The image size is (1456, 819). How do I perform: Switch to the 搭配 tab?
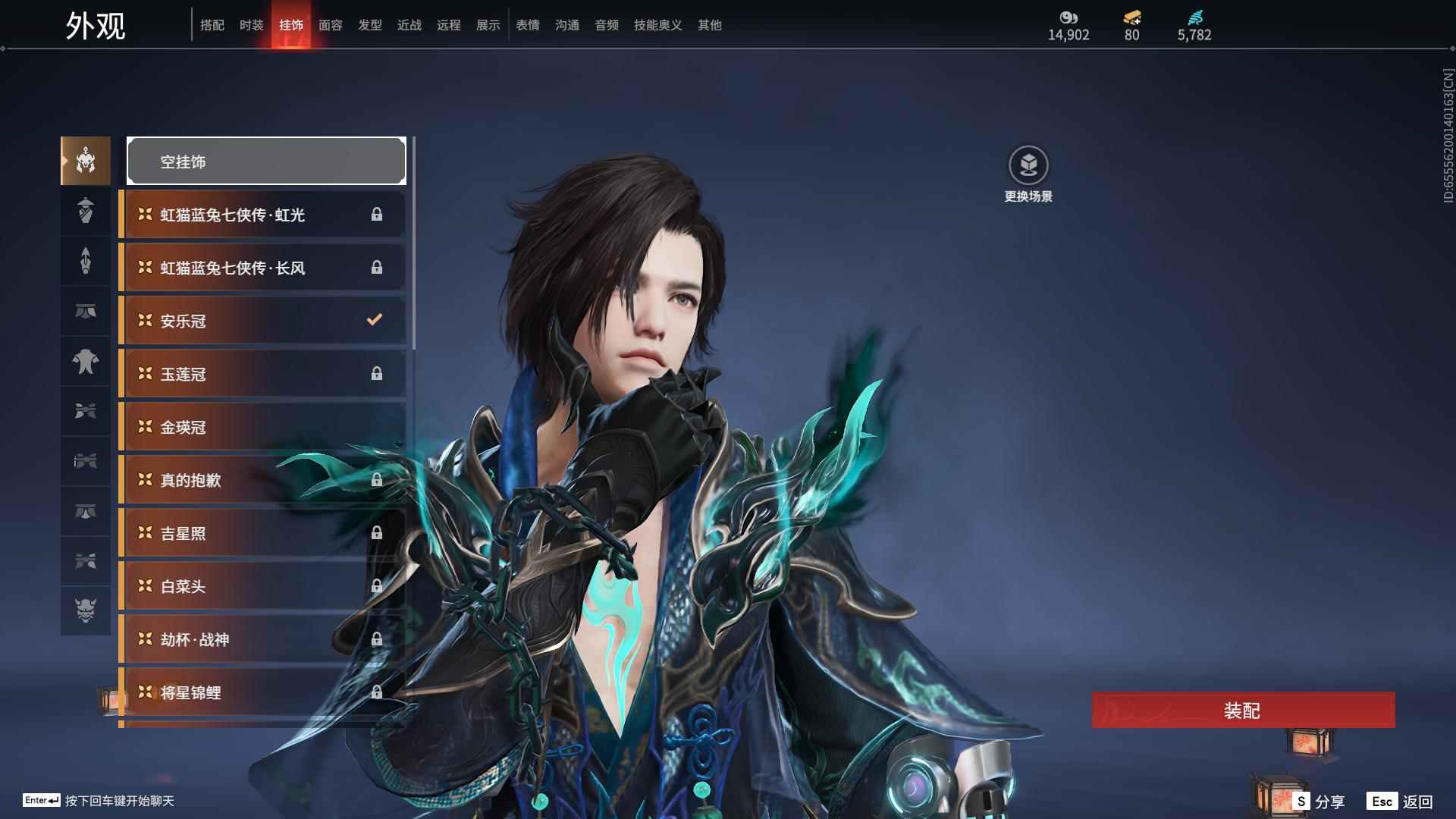click(212, 25)
